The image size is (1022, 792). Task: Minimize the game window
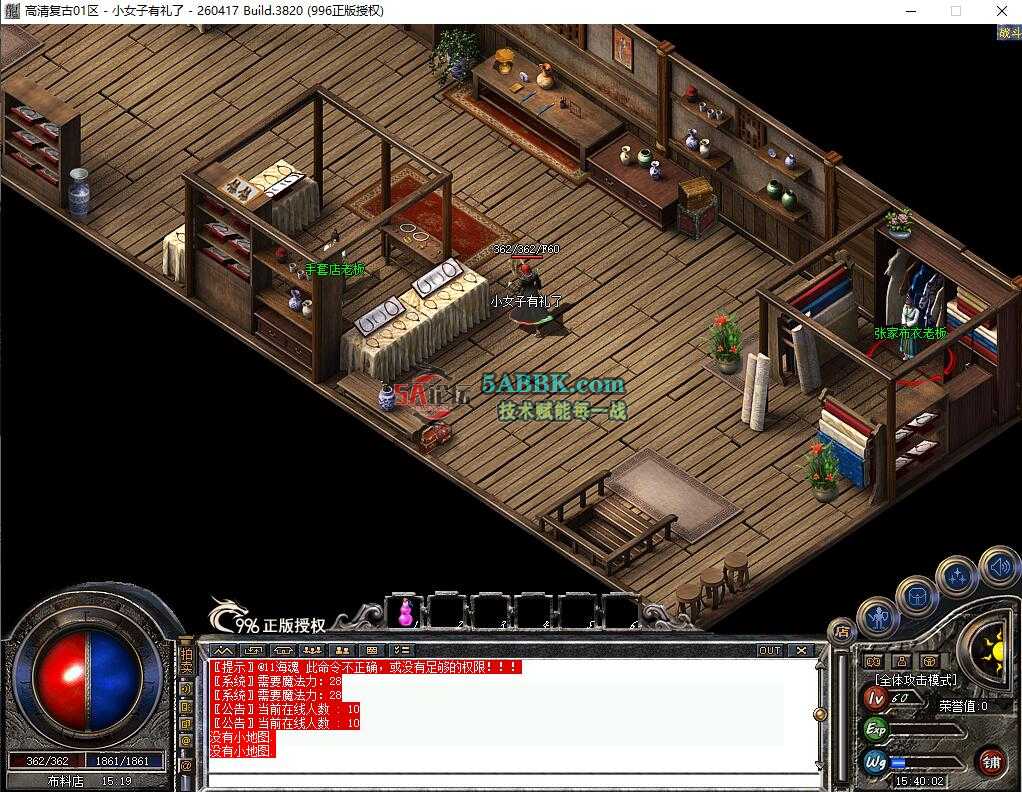click(910, 11)
